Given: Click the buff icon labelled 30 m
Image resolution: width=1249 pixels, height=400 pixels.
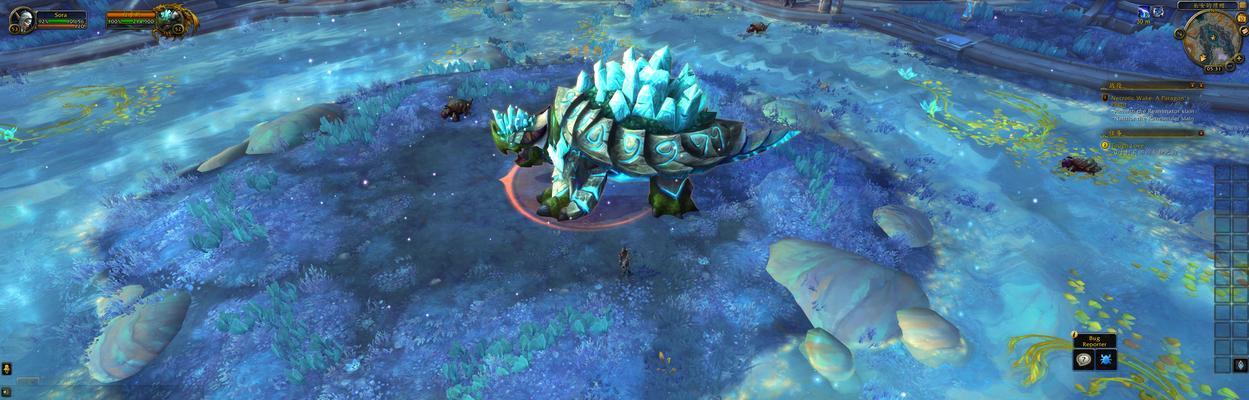Looking at the screenshot, I should pos(1143,10).
